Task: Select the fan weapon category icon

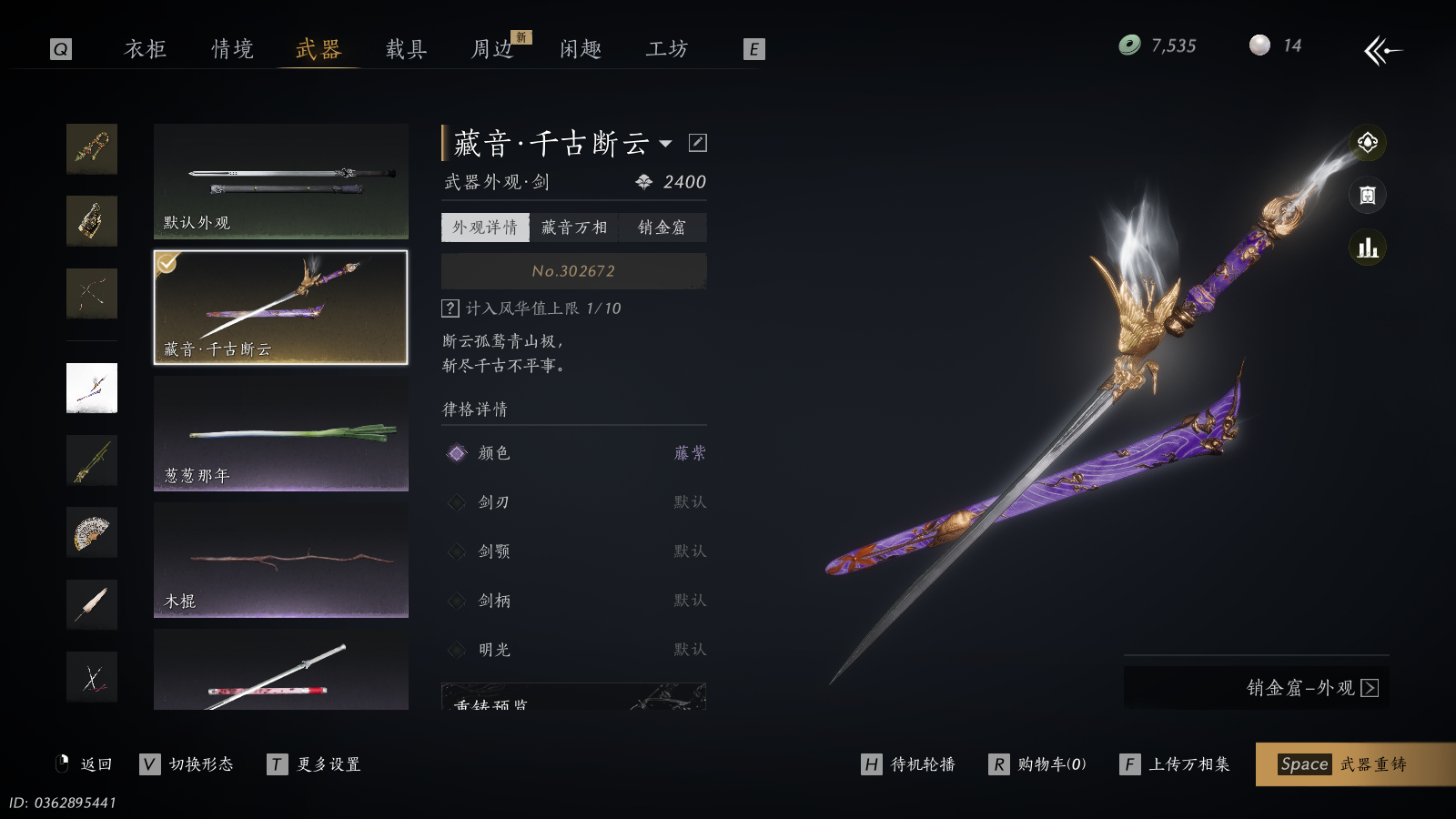Action: click(92, 532)
